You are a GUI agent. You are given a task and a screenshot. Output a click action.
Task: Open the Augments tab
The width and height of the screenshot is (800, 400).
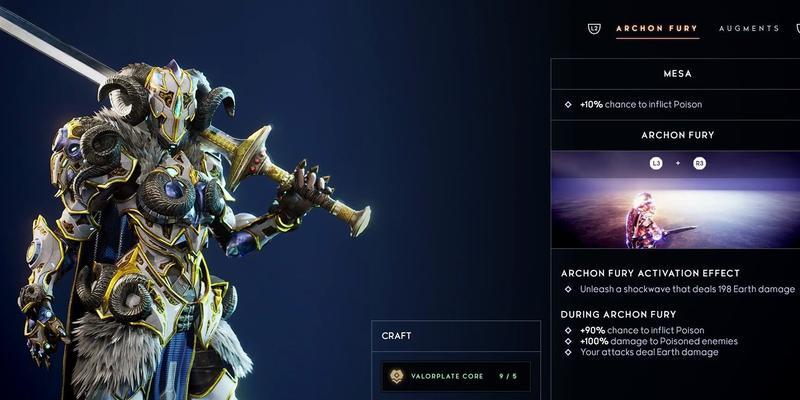point(748,28)
